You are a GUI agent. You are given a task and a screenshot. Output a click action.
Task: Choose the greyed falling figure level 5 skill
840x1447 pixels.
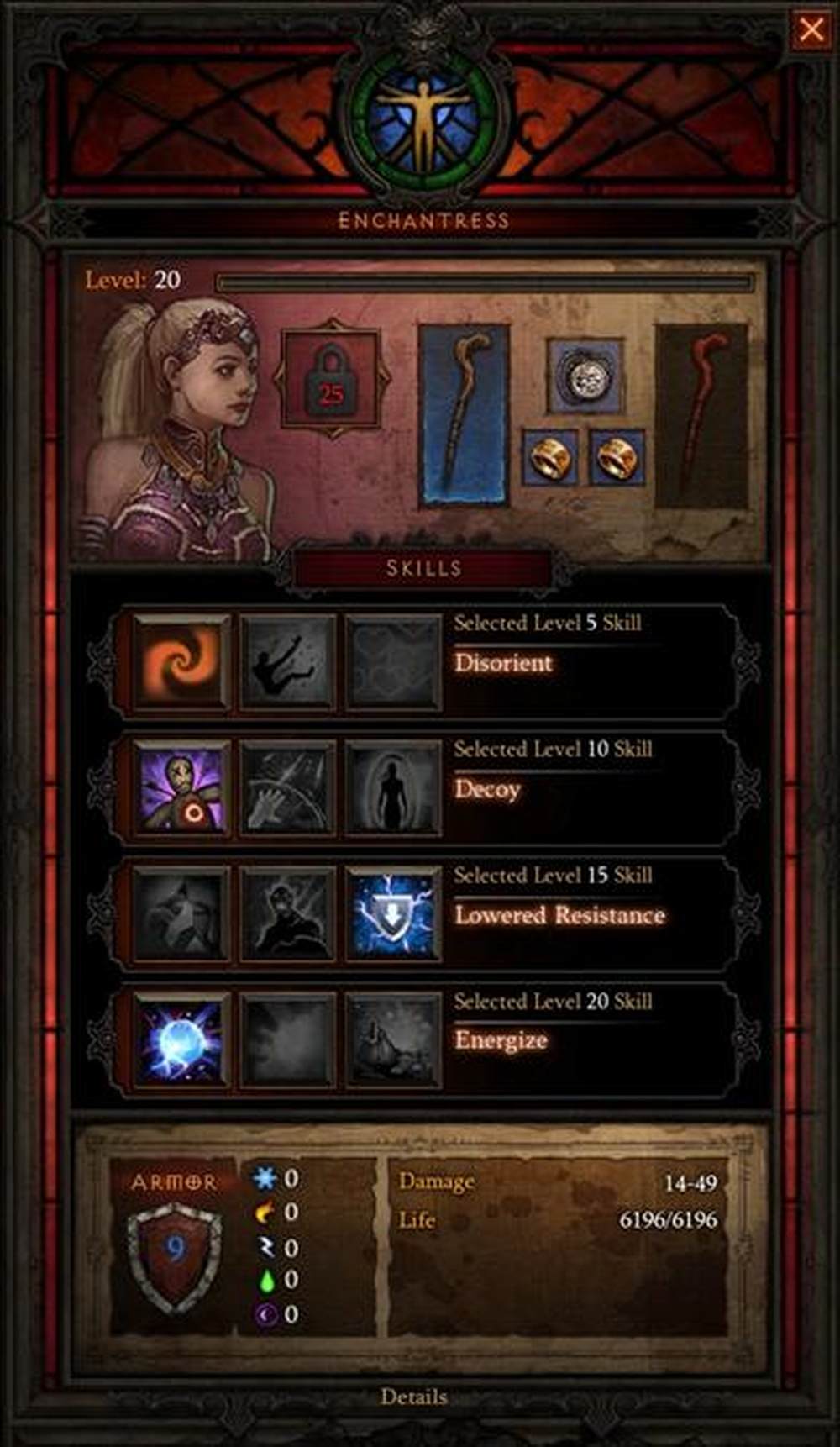(287, 661)
